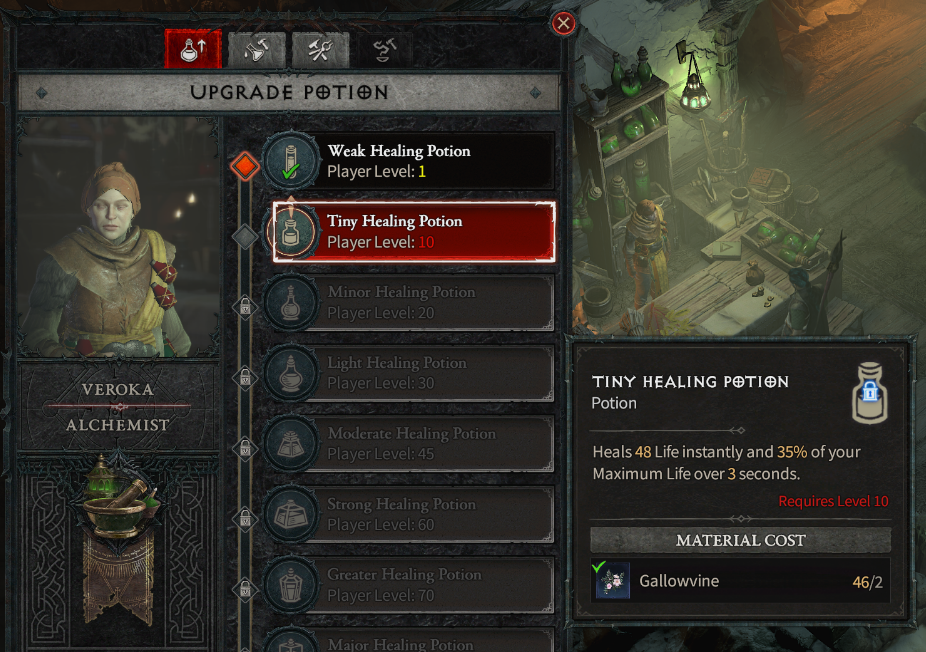Choose the Tiny Healing Potion upgrade
The image size is (926, 652).
[x=414, y=231]
